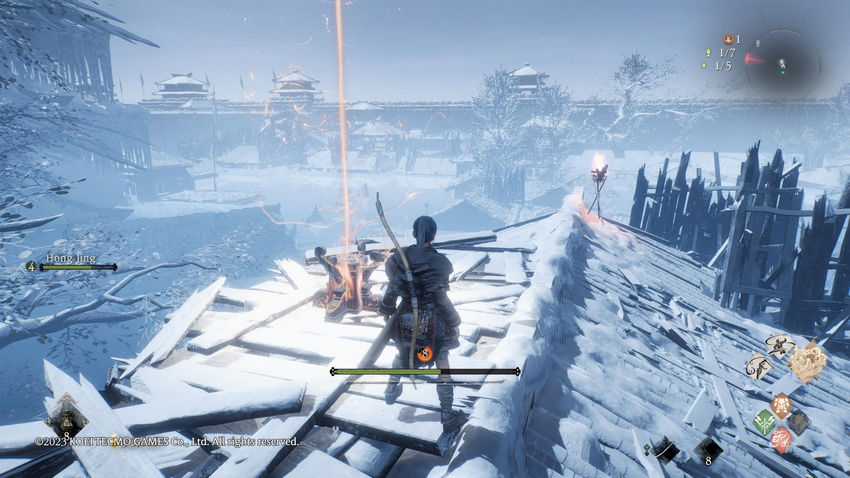Activate the green wood-phase spell icon

(763, 422)
